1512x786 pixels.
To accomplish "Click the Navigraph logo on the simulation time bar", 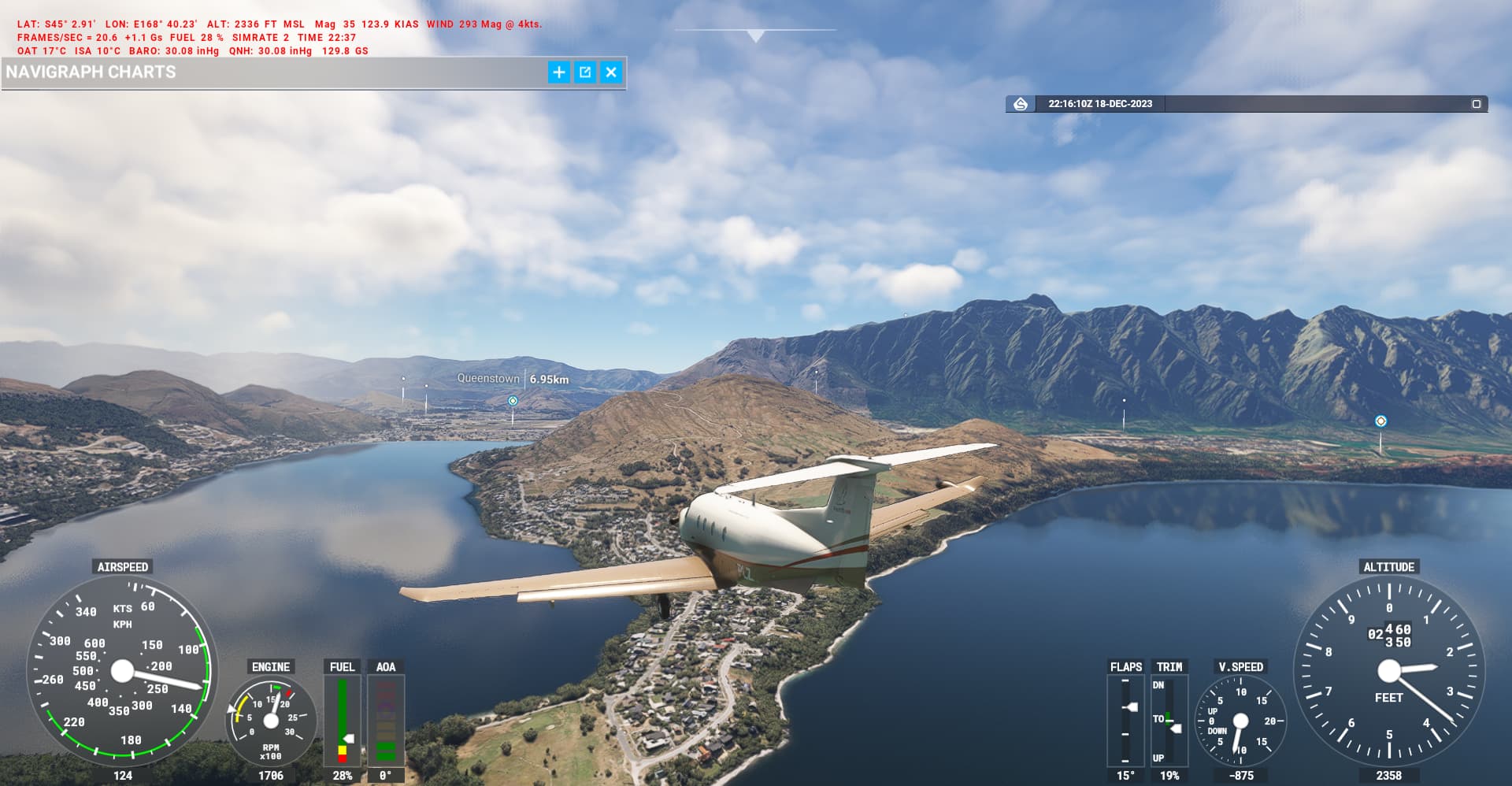I will (x=1021, y=102).
